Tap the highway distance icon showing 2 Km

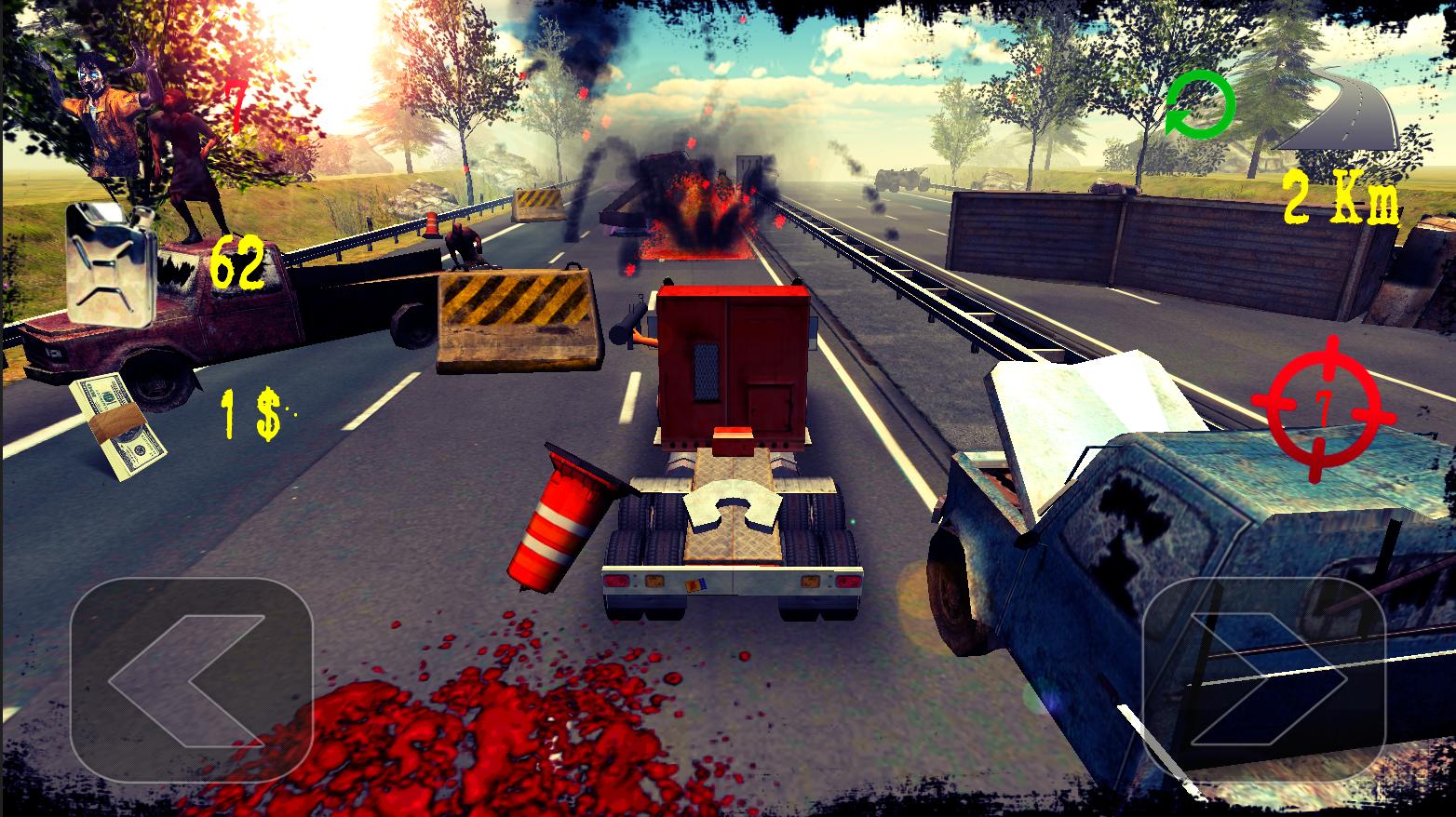point(1338,119)
